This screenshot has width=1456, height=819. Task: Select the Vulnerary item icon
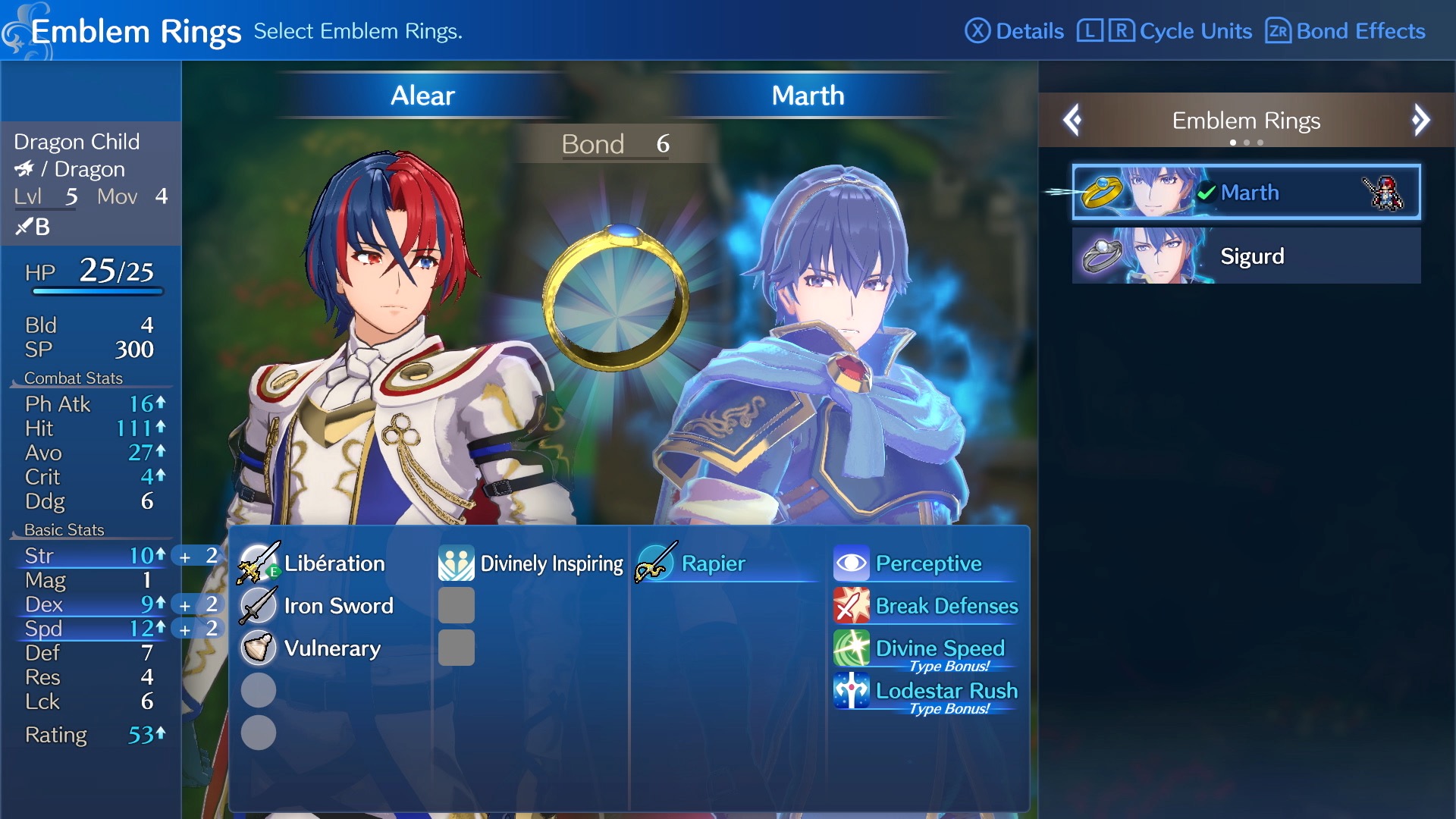[258, 648]
